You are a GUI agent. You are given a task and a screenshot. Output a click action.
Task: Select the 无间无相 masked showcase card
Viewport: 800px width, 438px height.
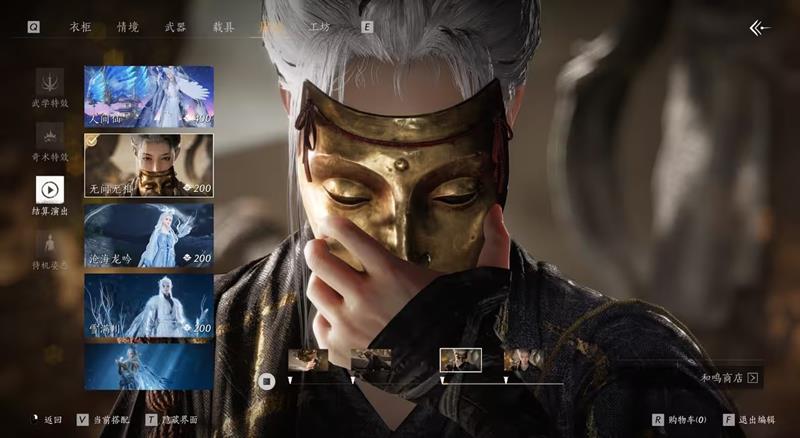pos(148,165)
